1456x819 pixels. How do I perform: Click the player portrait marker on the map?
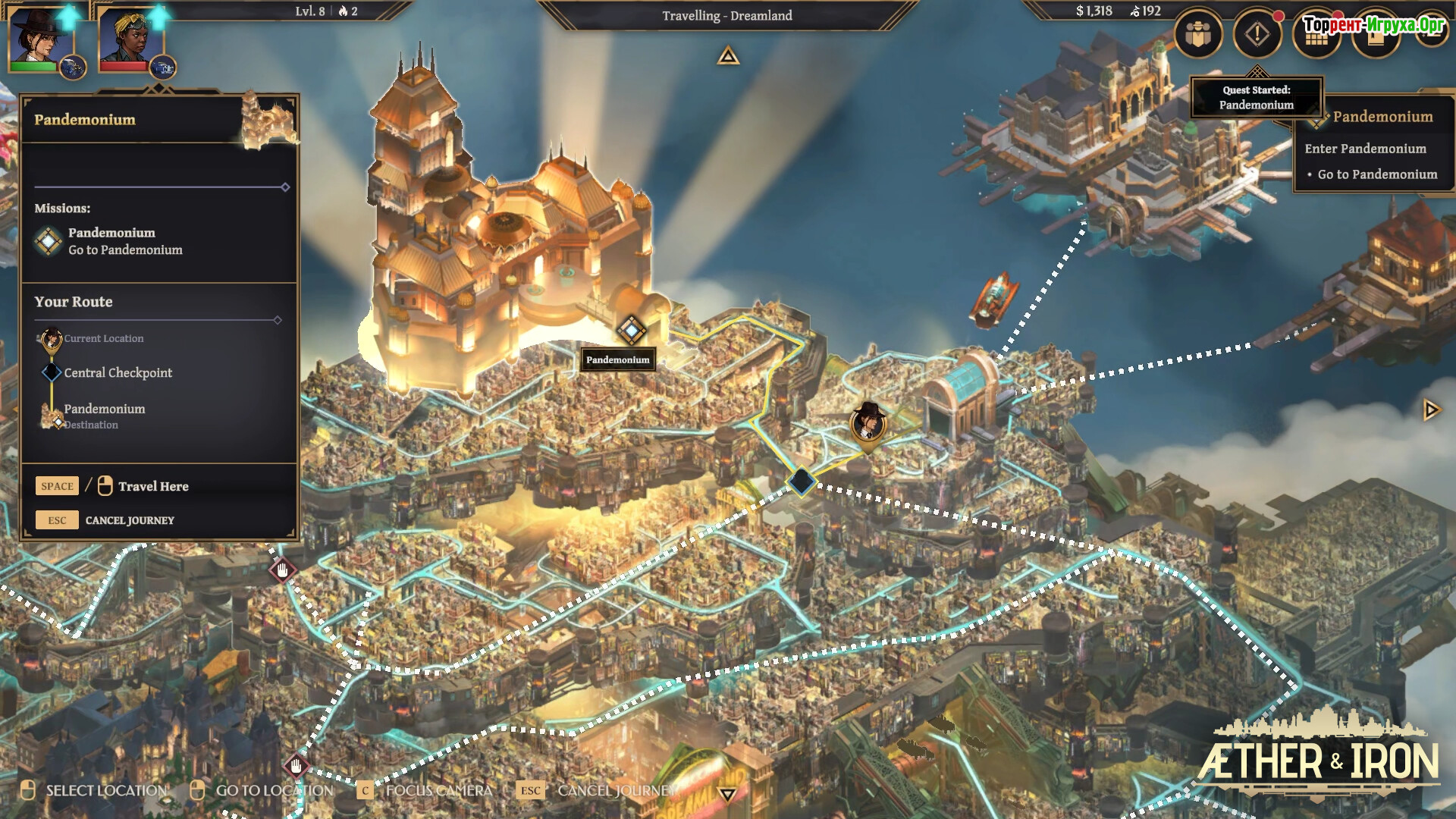point(868,422)
